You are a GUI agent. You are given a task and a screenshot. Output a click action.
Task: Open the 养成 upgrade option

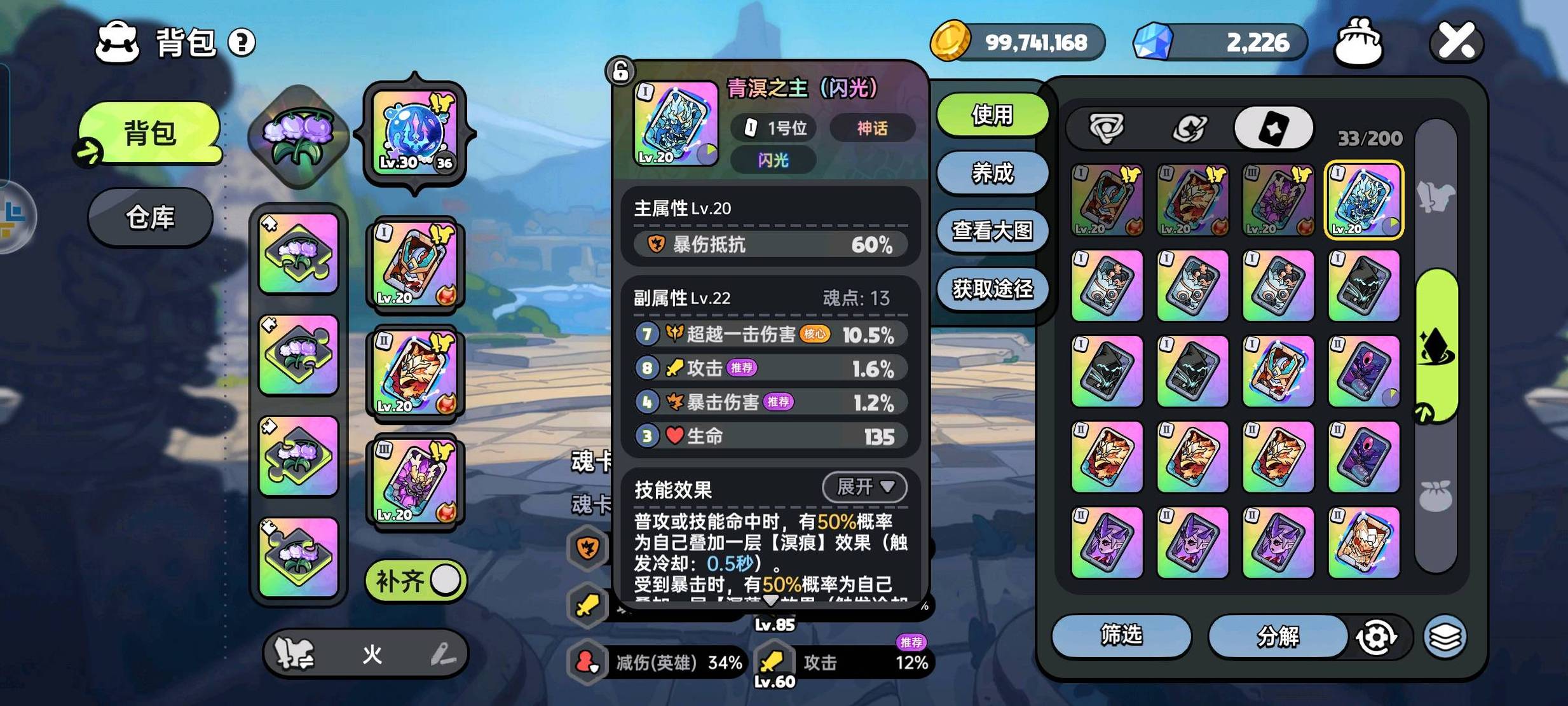(x=992, y=173)
